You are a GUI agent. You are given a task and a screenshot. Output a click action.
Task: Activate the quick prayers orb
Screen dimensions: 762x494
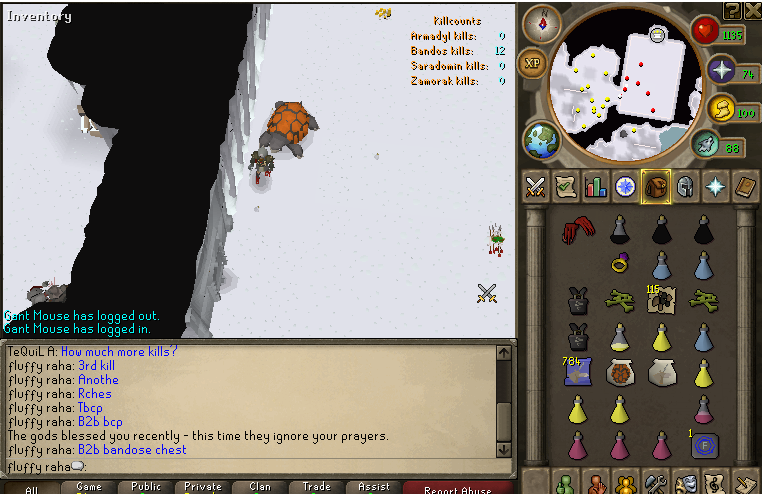722,71
